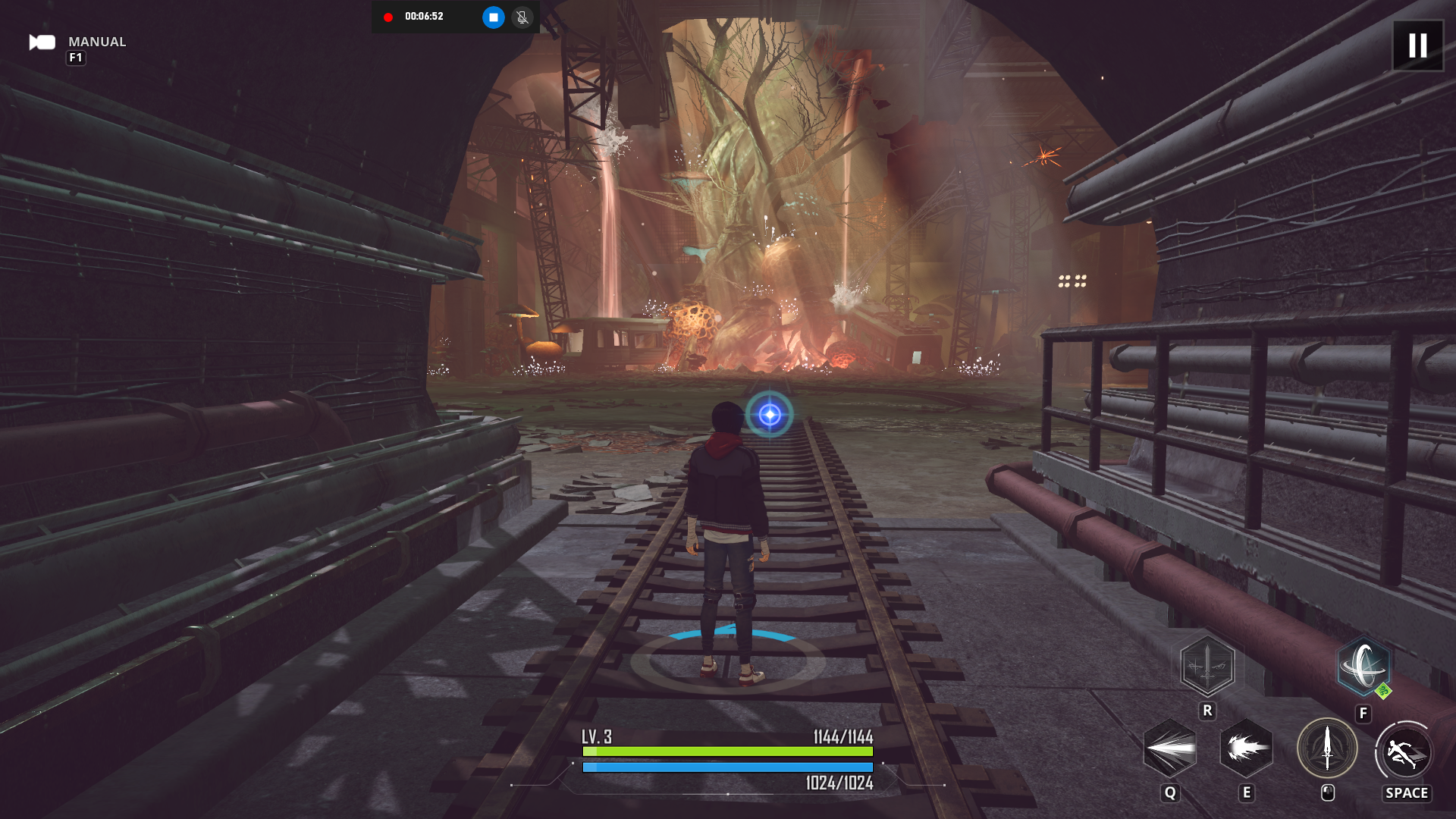Pause the game with the pause button
Screen dimensions: 1456x819
pyautogui.click(x=1417, y=45)
